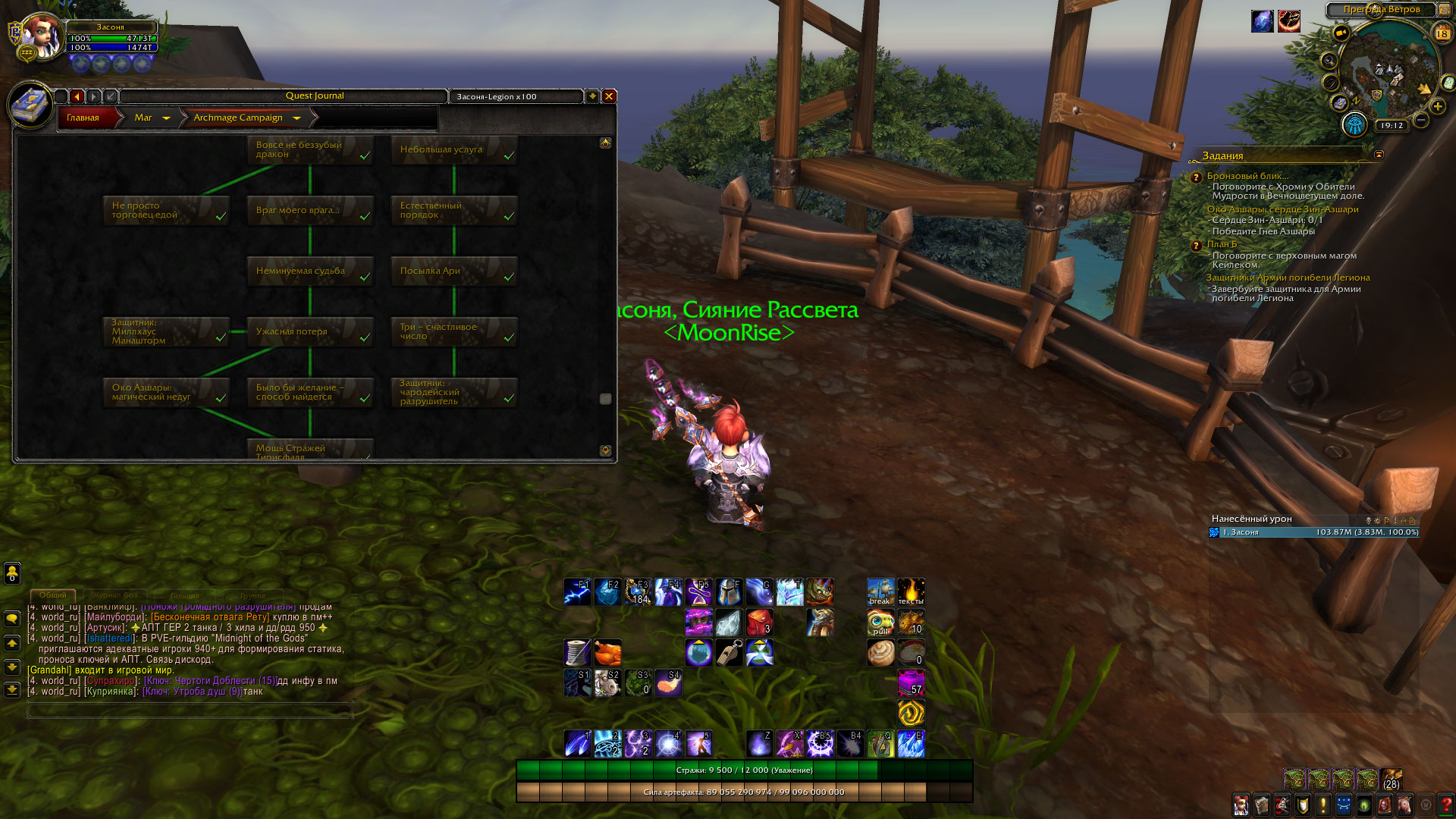Activate the hourglass ability on F5
The image size is (1456, 819).
point(698,591)
